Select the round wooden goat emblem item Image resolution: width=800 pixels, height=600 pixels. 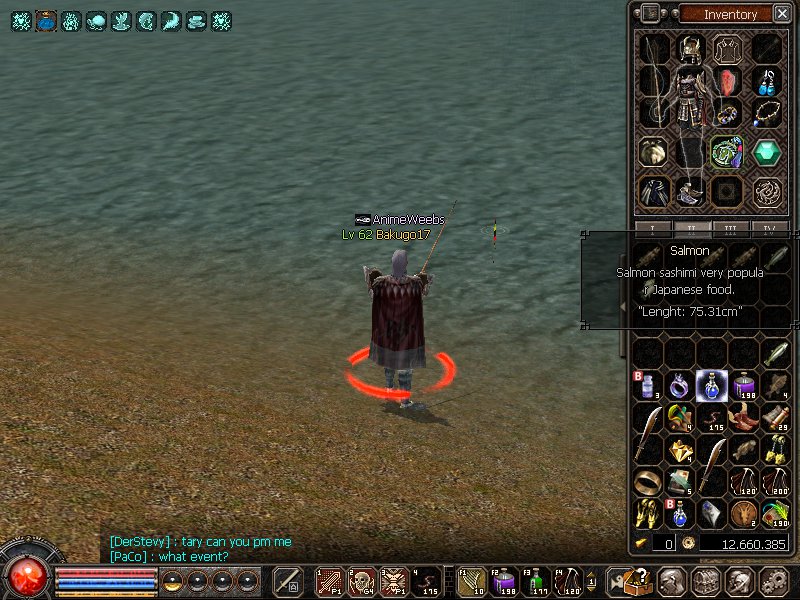(743, 513)
